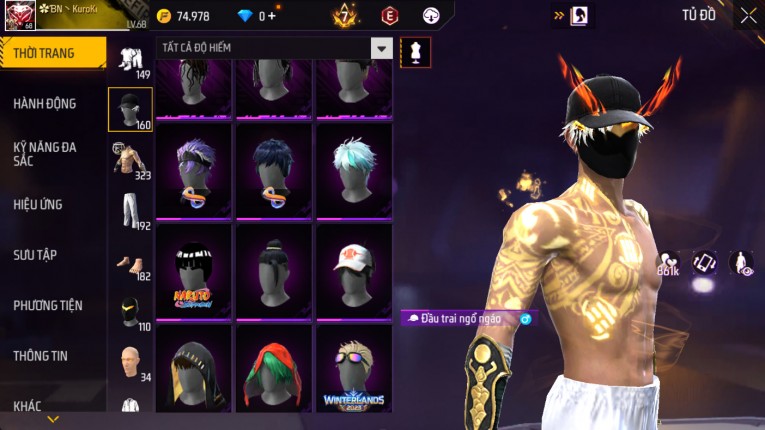Open the HÀNH ĐỘNG category
This screenshot has height=430, width=765.
(45, 103)
